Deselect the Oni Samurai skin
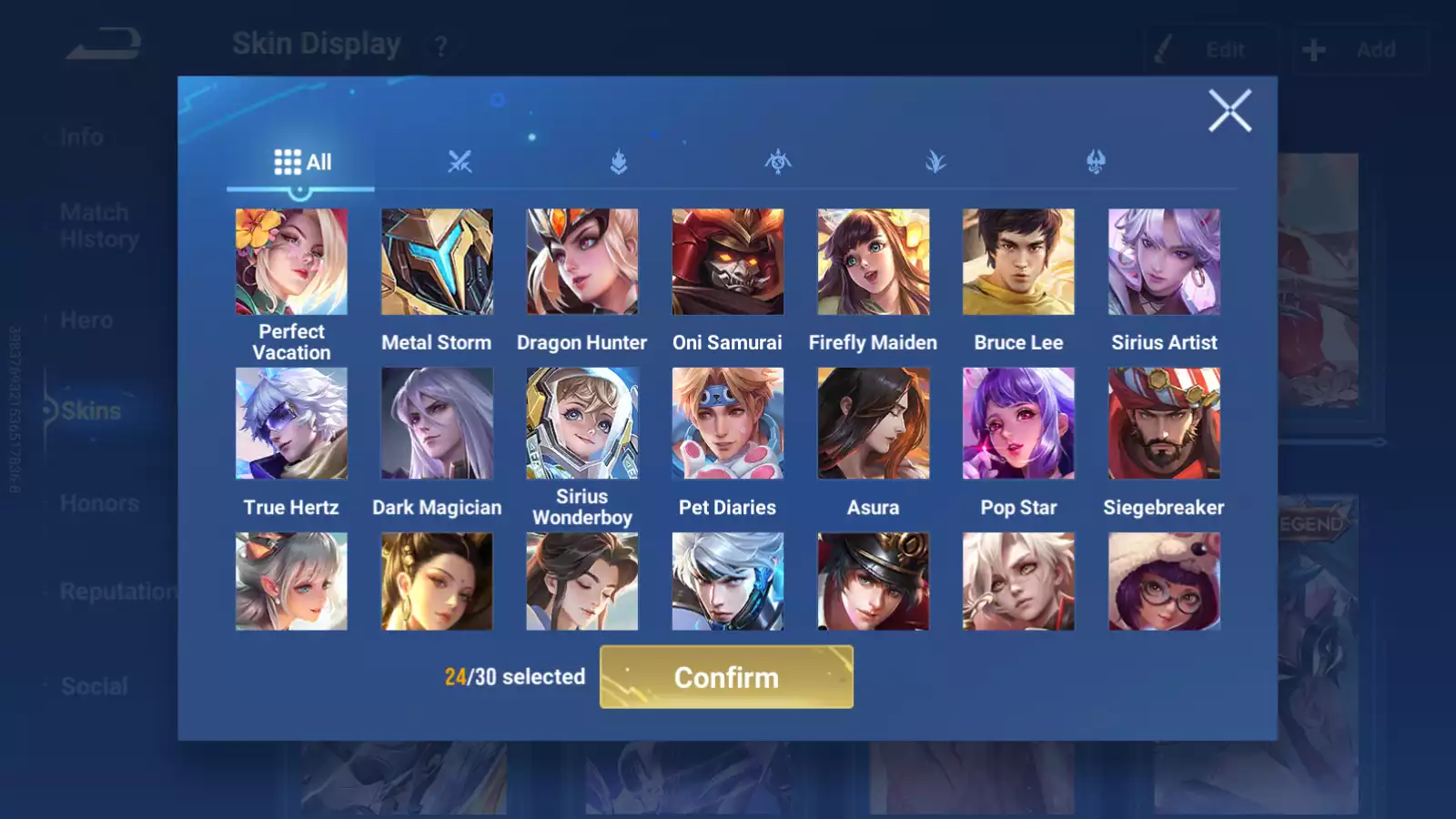Viewport: 1456px width, 819px height. (x=727, y=261)
